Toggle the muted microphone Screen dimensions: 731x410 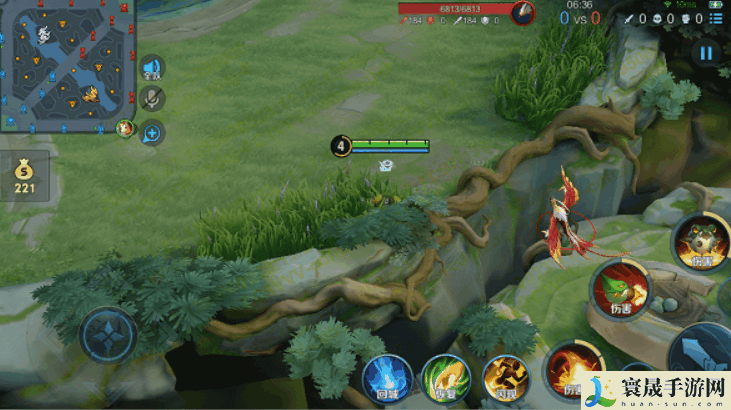(152, 98)
